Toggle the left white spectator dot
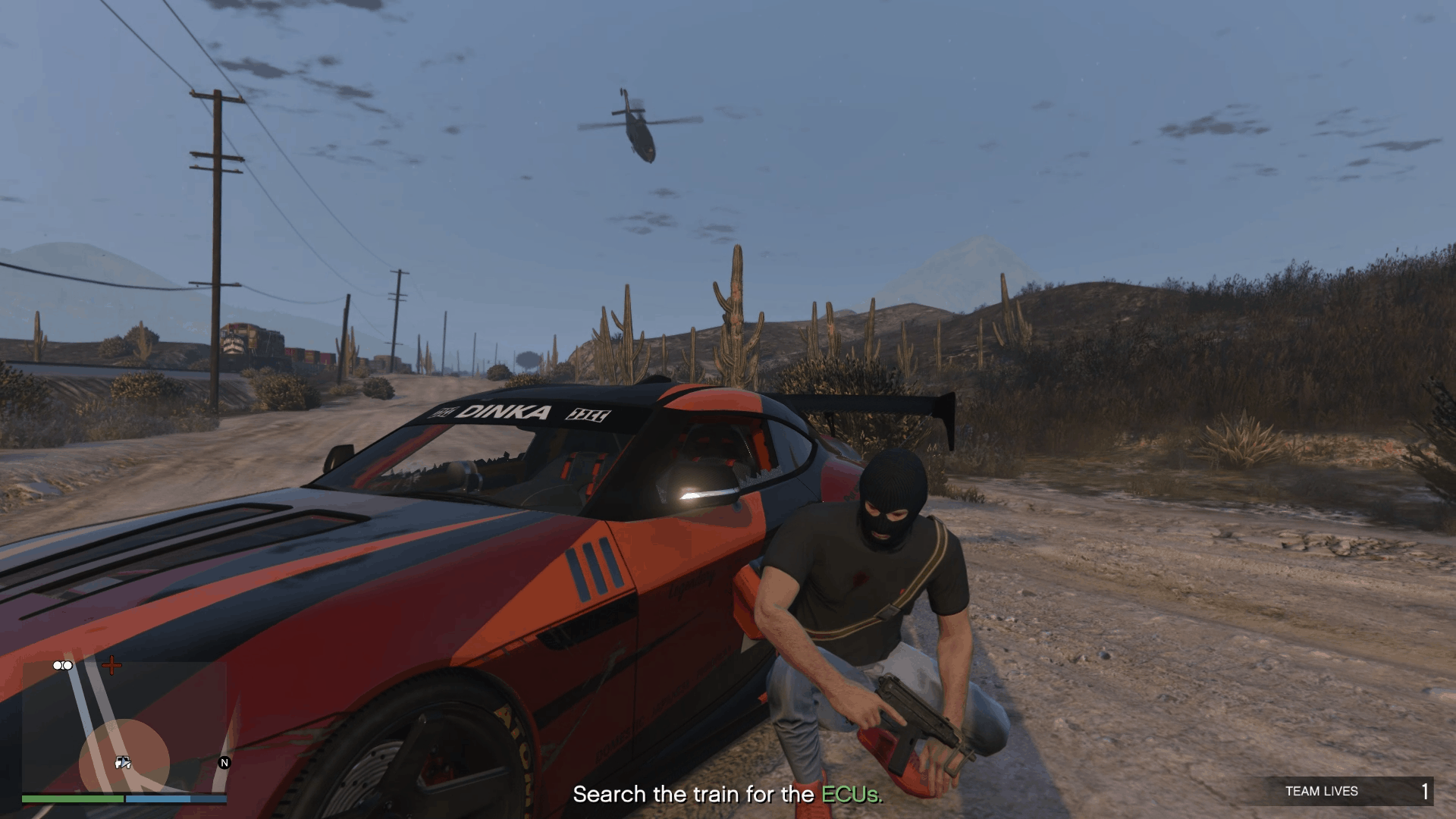1456x819 pixels. coord(56,665)
